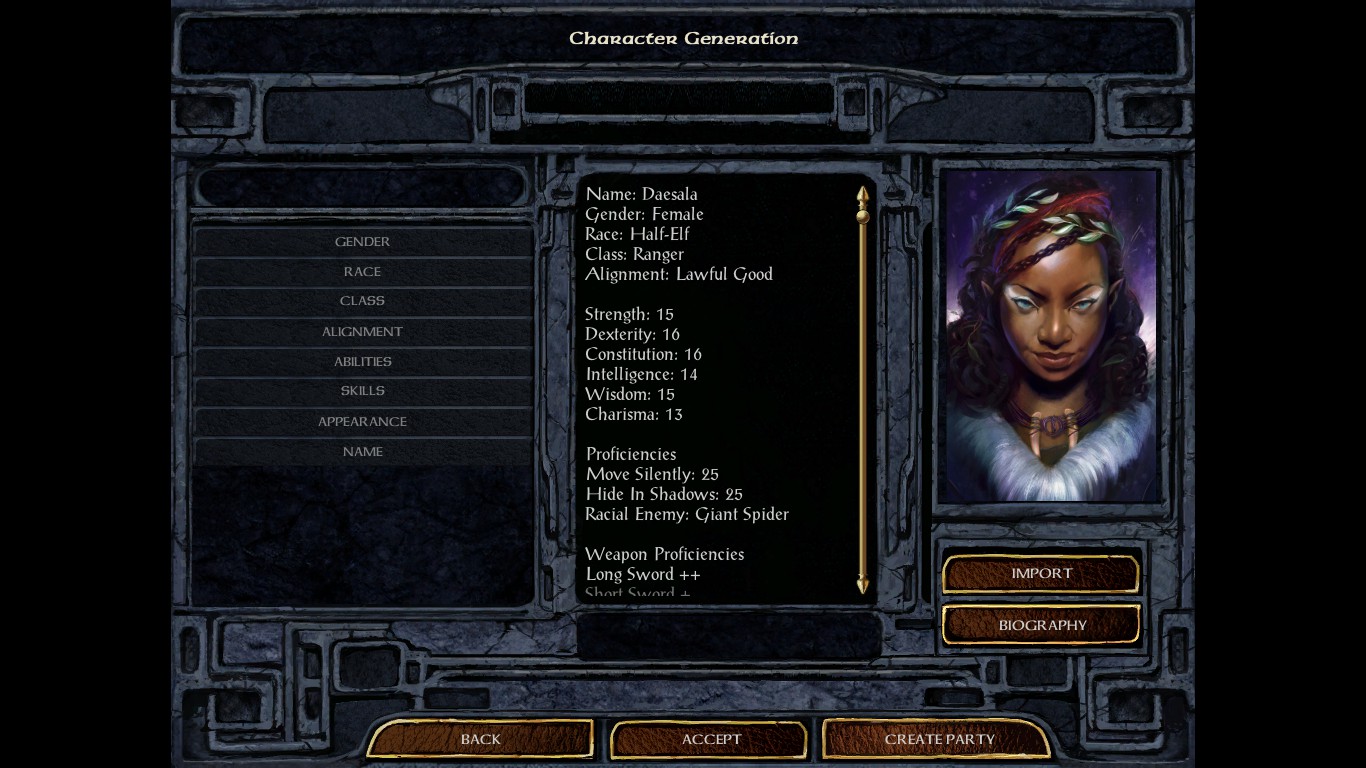Open the Gender selection step

(362, 242)
